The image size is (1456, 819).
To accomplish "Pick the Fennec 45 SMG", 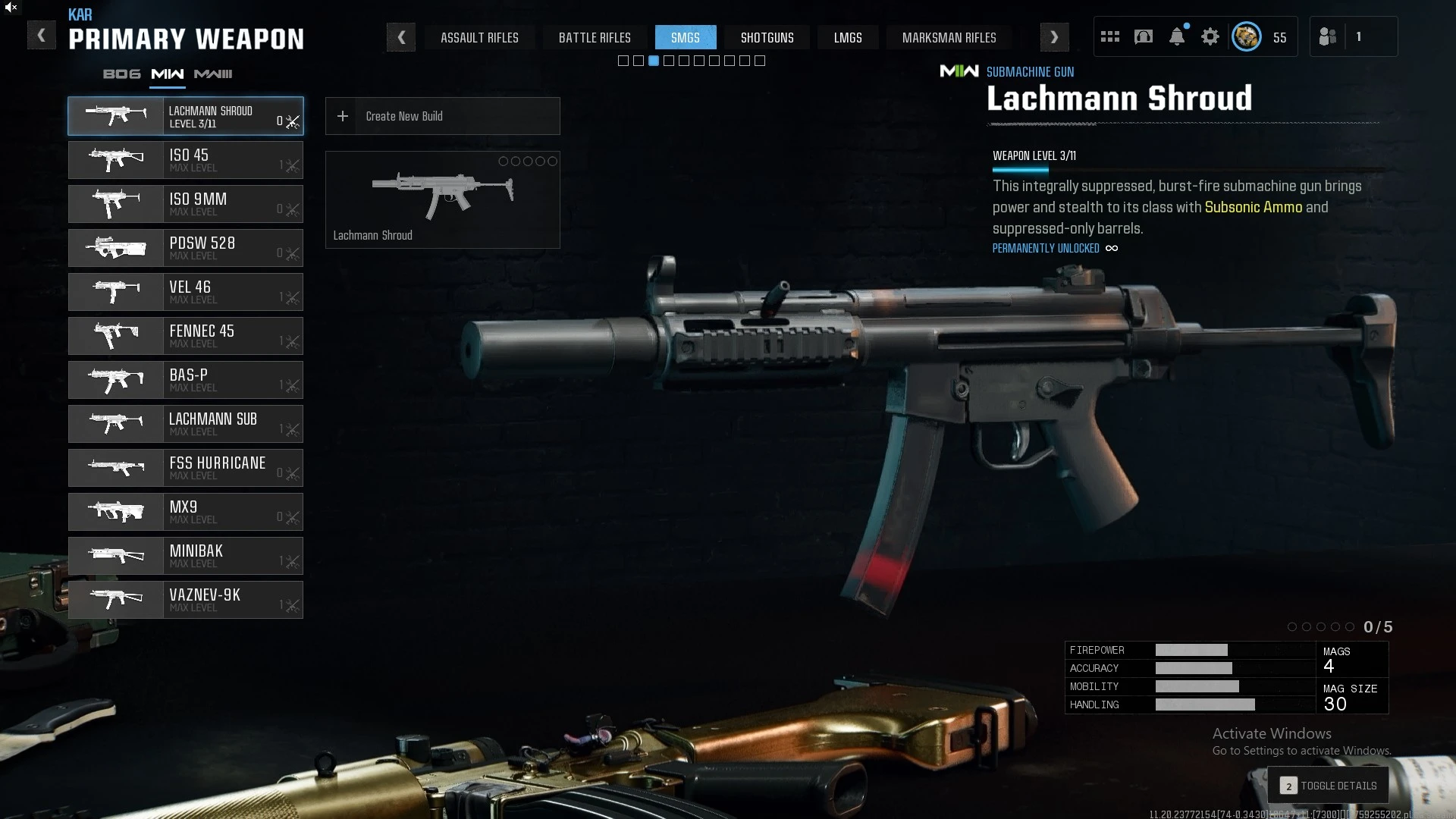I will click(x=186, y=336).
